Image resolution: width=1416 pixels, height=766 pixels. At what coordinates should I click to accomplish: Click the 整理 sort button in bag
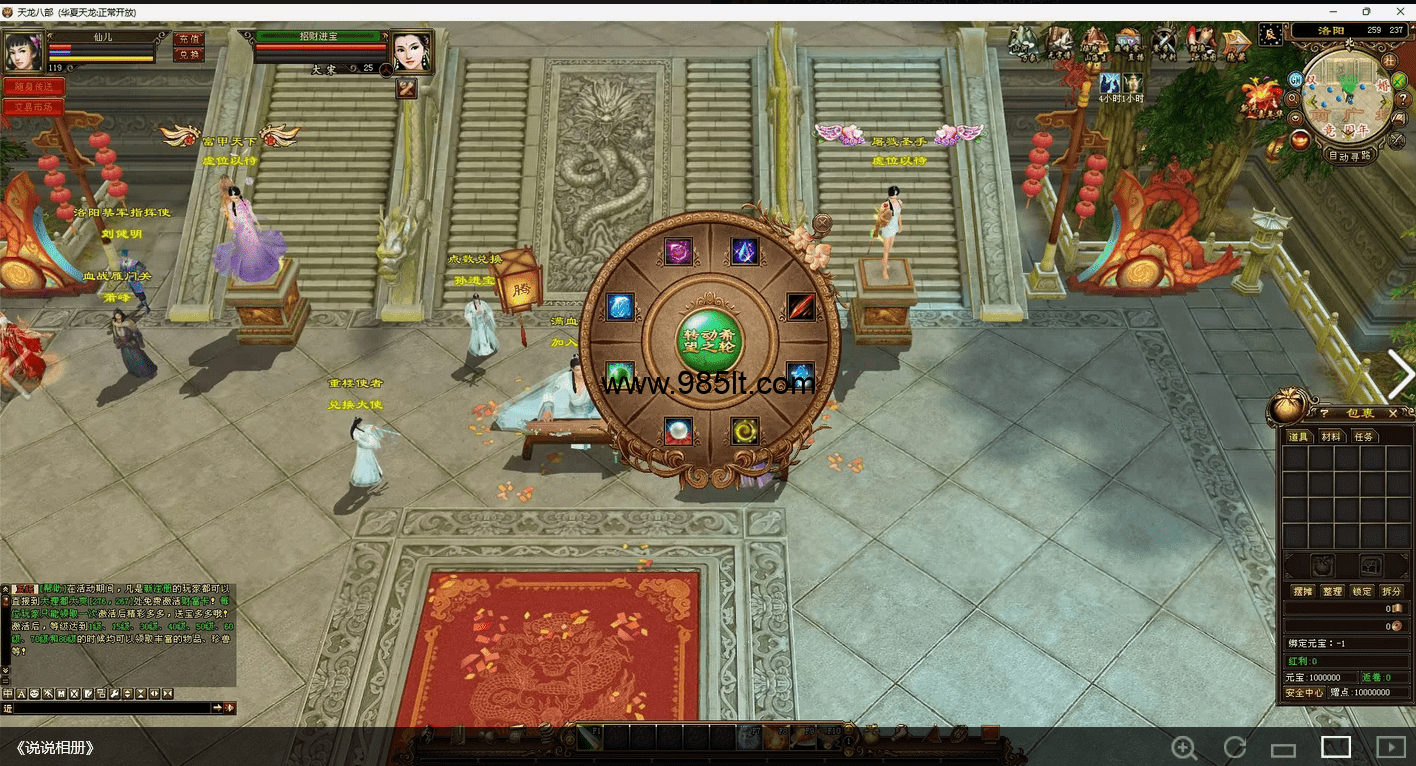1332,591
